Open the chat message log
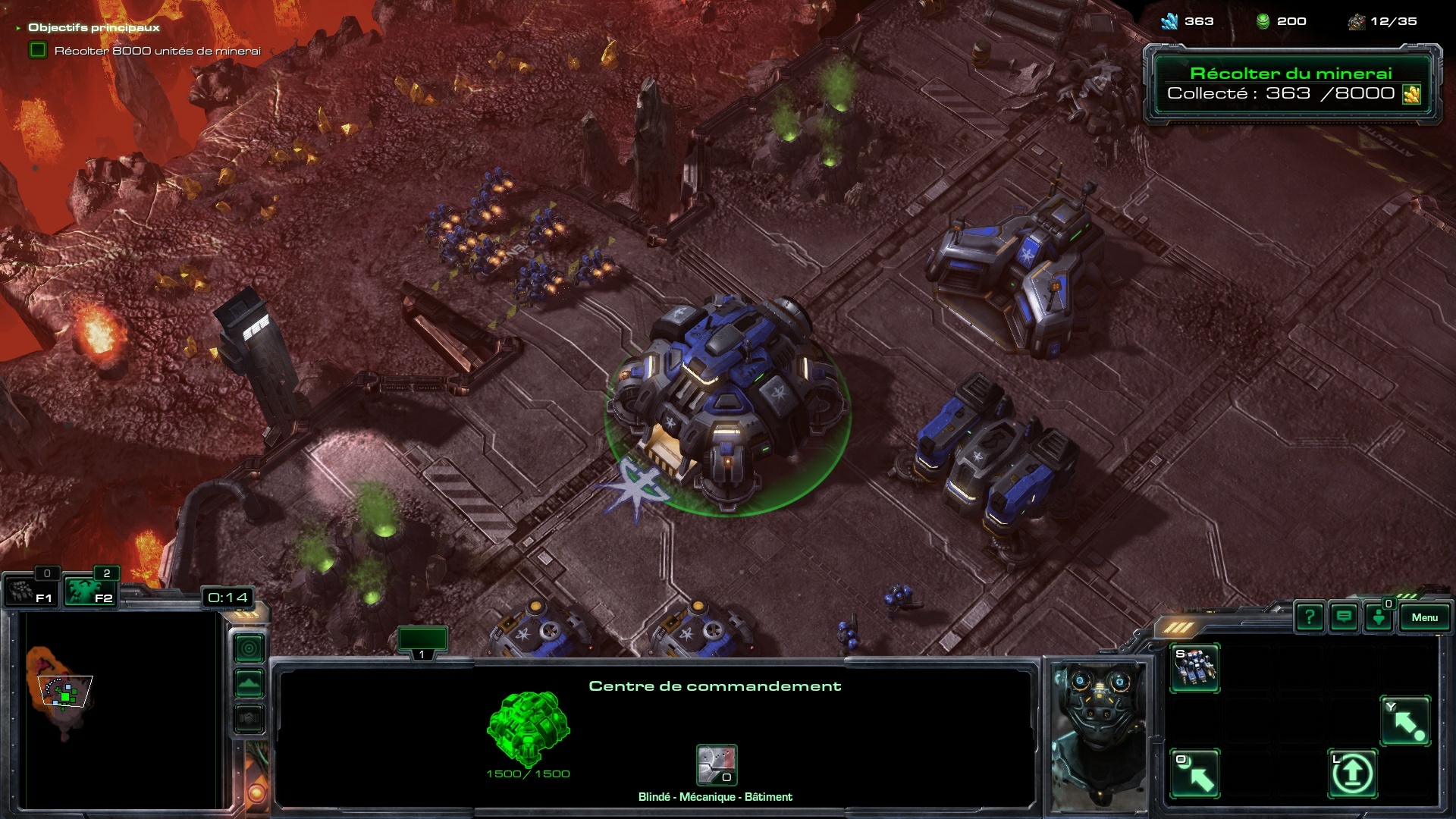1456x819 pixels. pos(1344,617)
